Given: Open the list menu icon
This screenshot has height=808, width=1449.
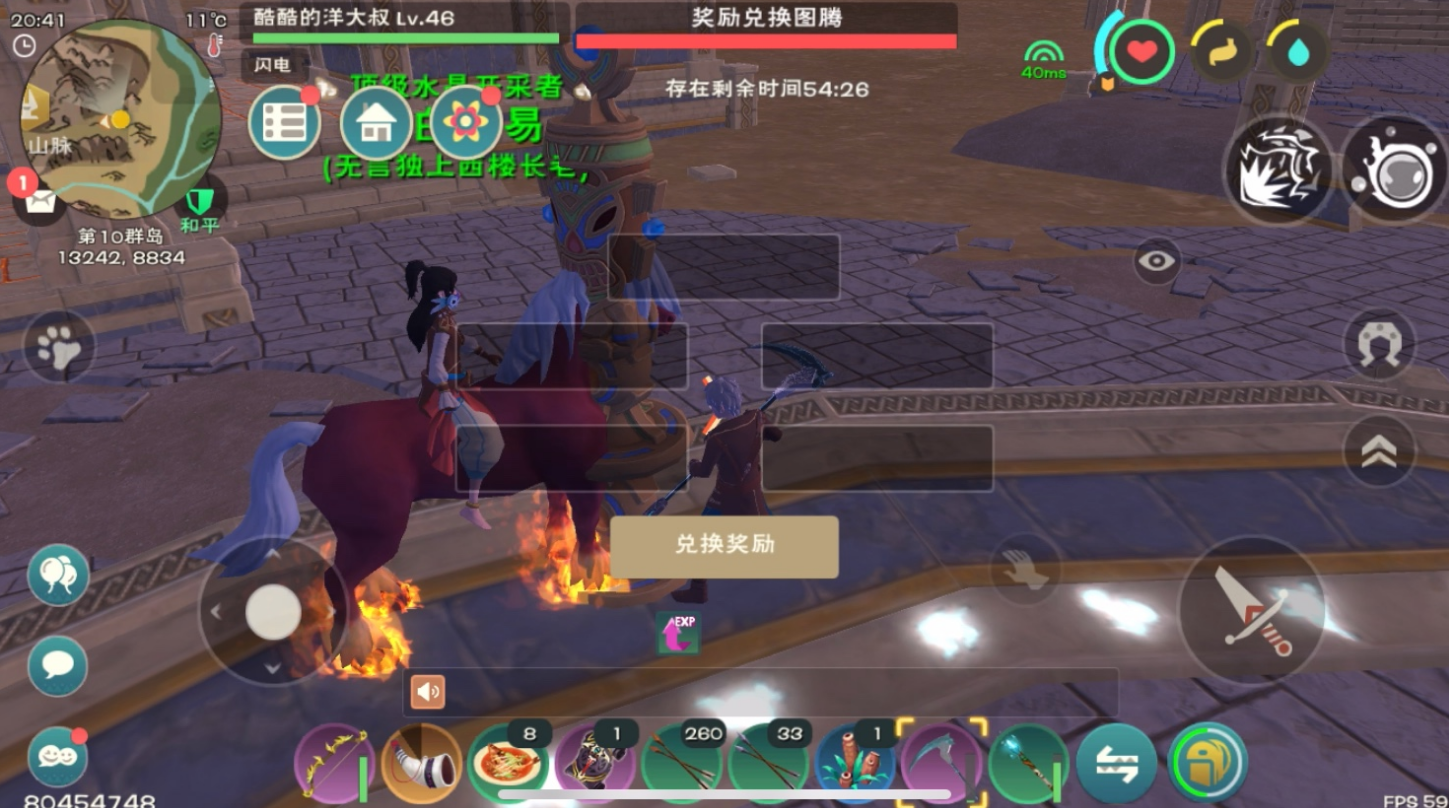Looking at the screenshot, I should point(285,123).
